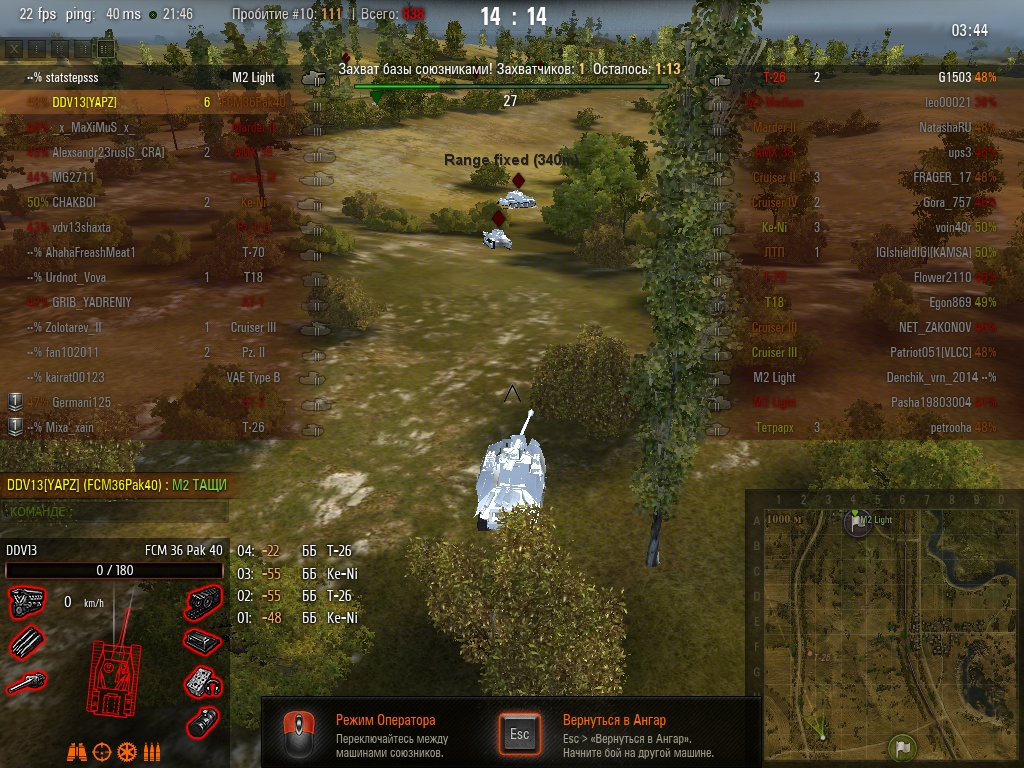Click the orange binoculars icon
The image size is (1024, 768).
(77, 751)
